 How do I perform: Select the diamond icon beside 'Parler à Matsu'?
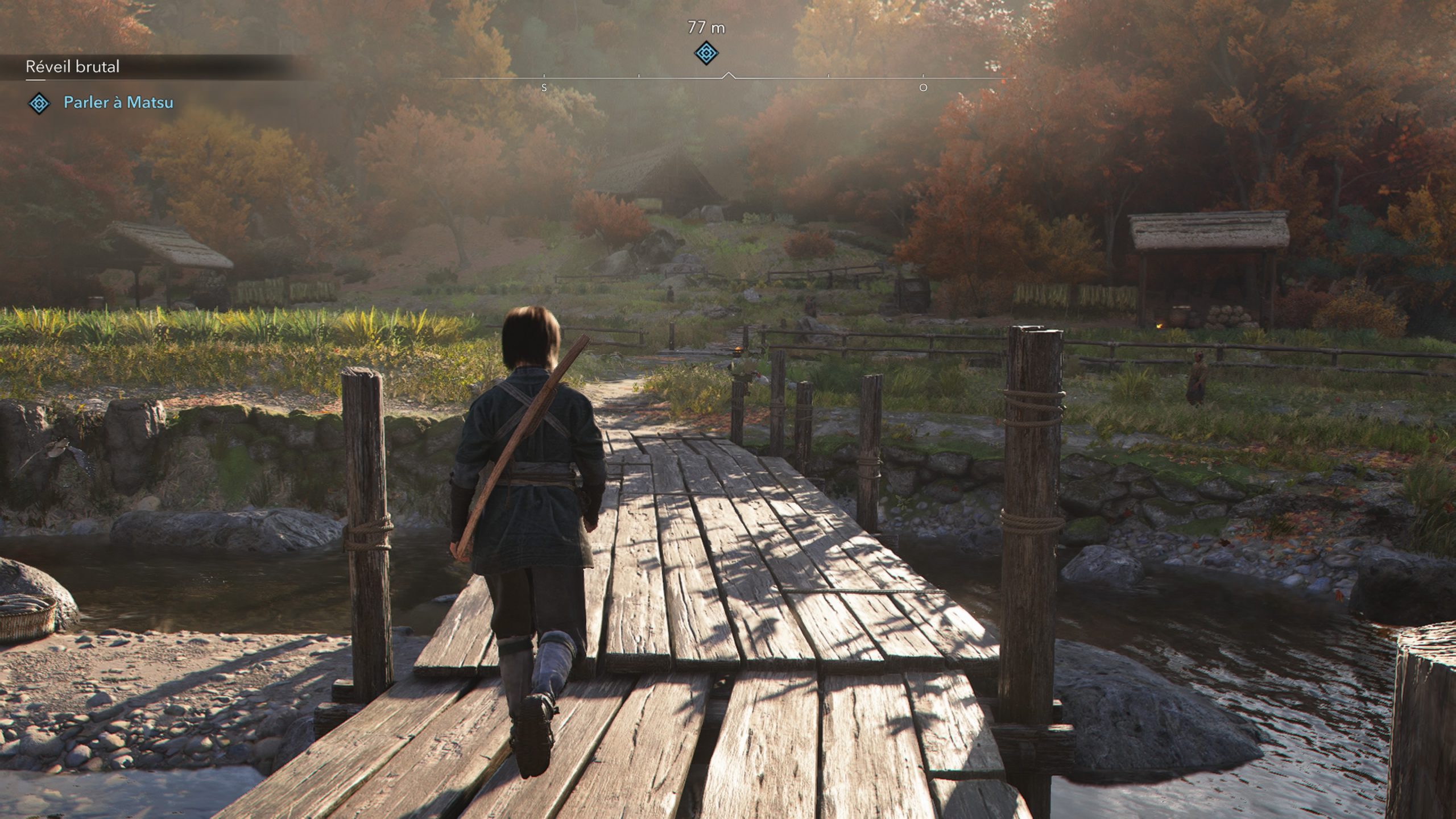[39, 103]
